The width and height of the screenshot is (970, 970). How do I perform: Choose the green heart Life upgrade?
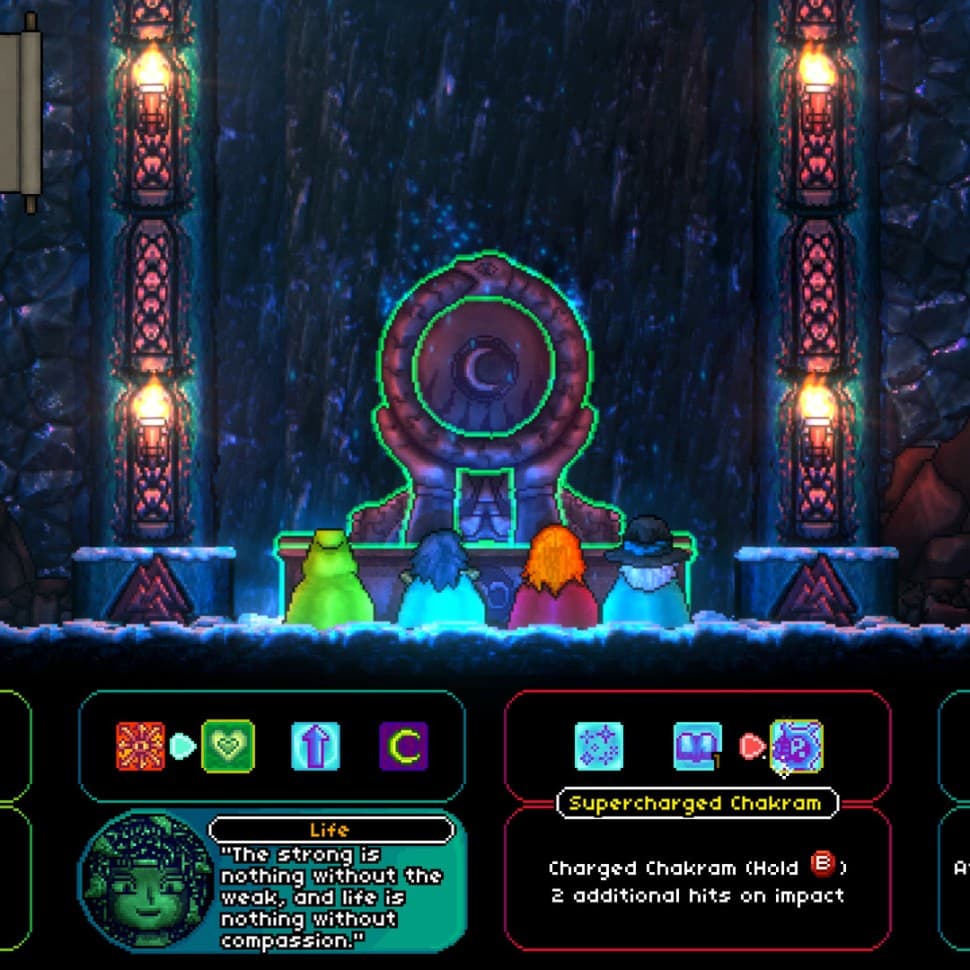(x=228, y=746)
